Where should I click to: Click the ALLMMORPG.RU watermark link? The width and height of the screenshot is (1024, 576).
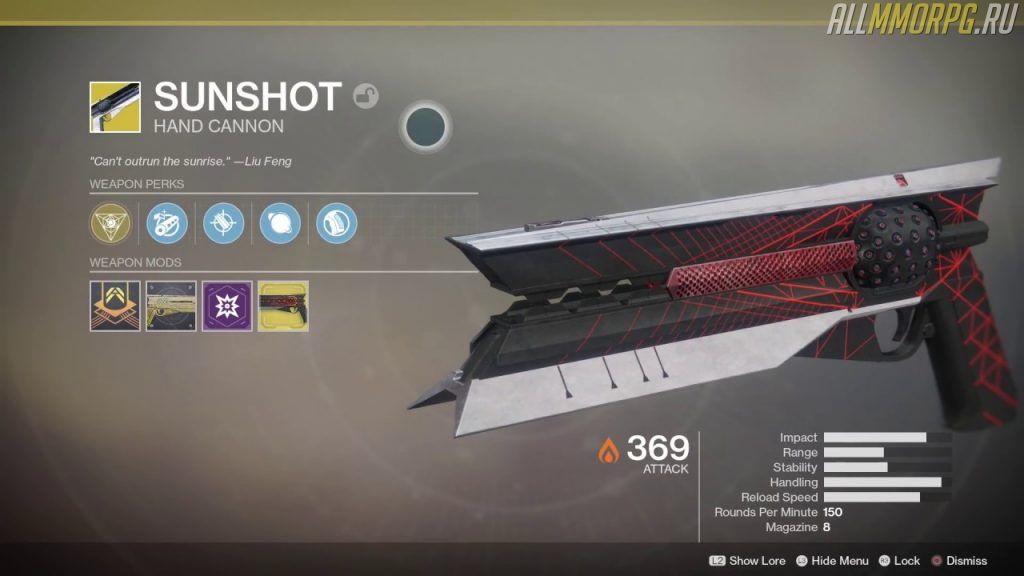pos(920,19)
